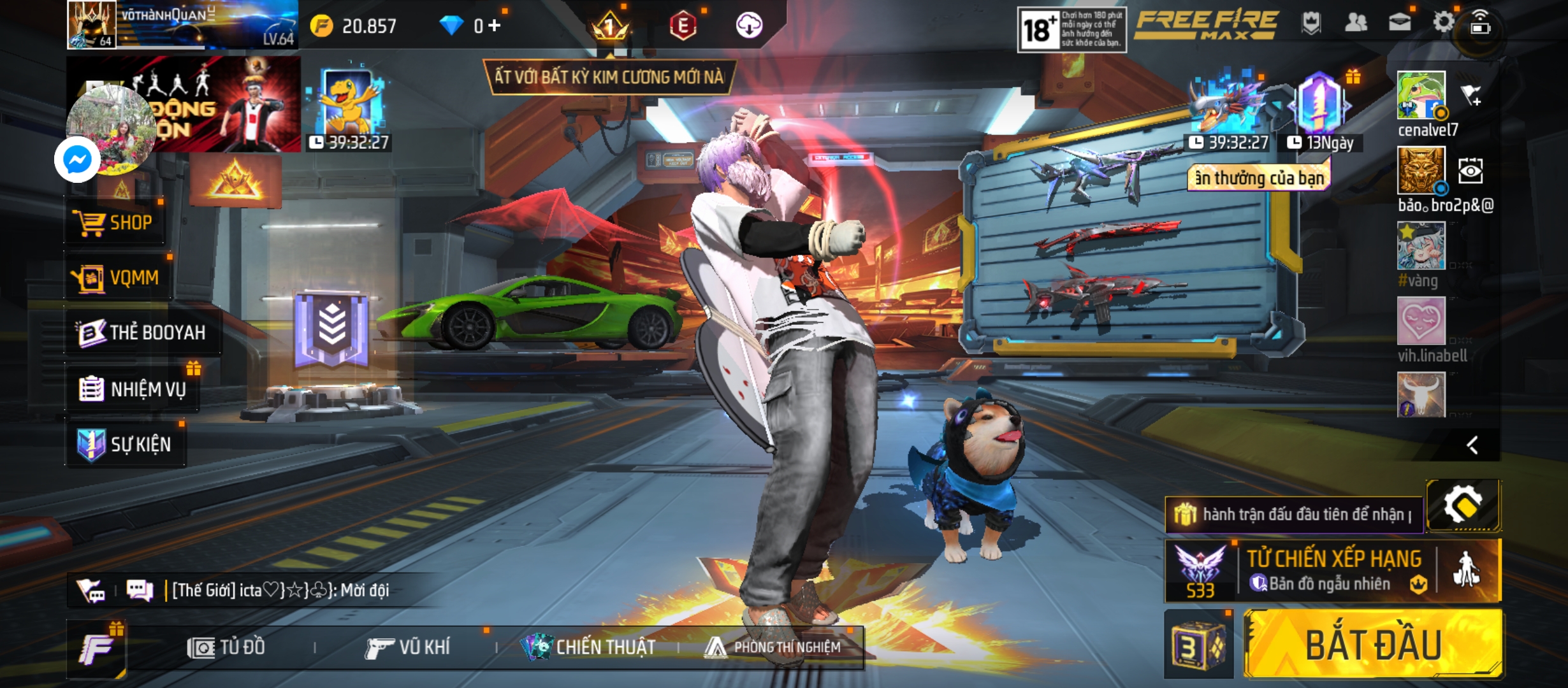Open the Messenger chat head overlay
The image size is (1568, 688).
(x=77, y=159)
